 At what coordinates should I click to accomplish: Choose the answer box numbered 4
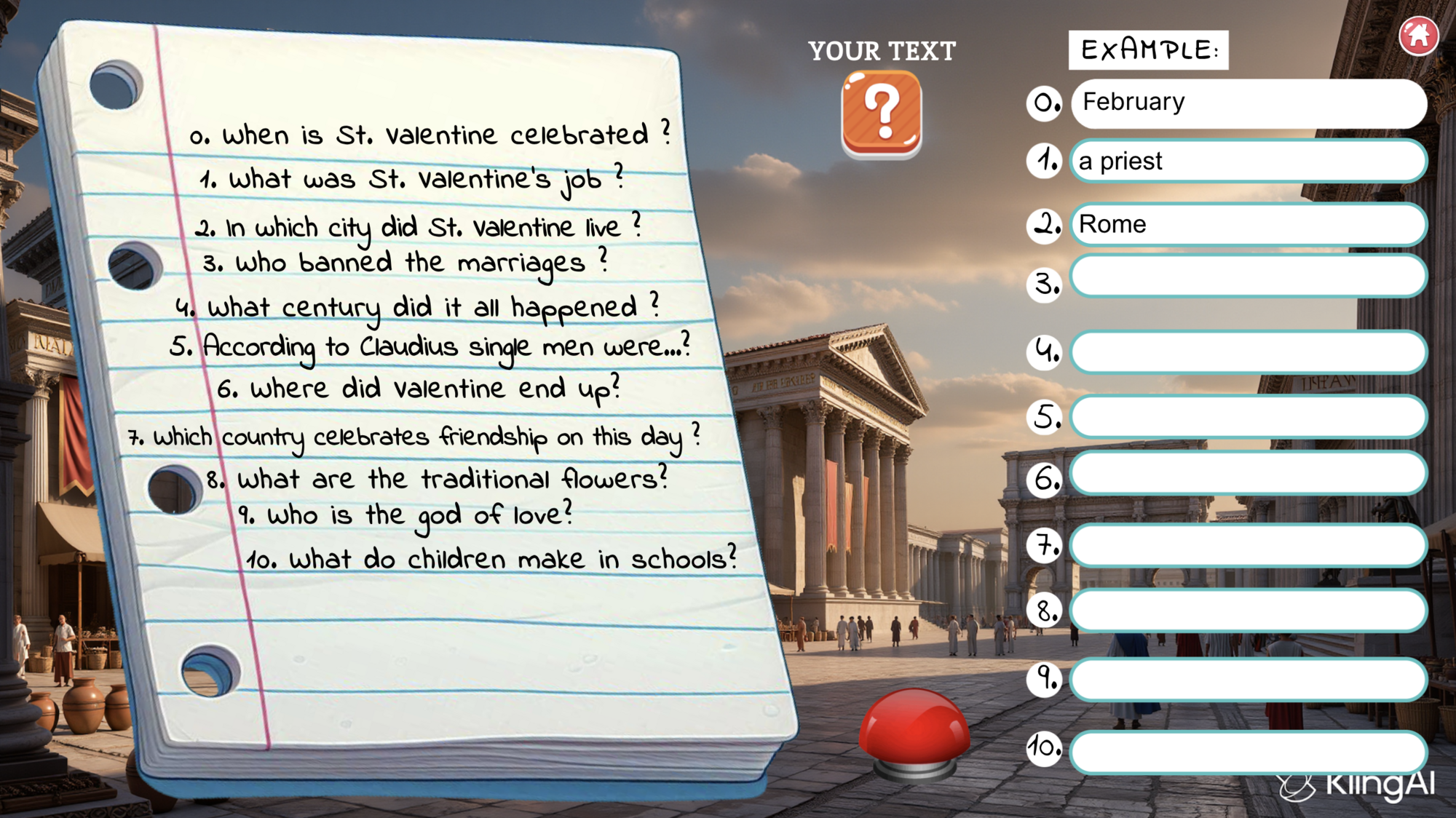(1248, 352)
